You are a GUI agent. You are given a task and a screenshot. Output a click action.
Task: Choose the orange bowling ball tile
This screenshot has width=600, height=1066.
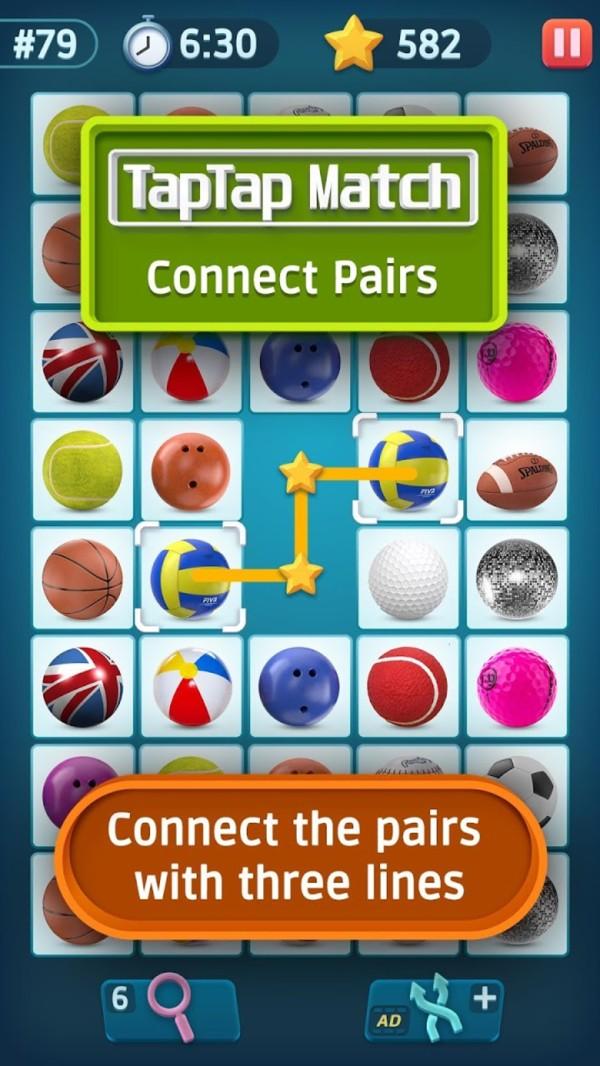click(x=190, y=470)
